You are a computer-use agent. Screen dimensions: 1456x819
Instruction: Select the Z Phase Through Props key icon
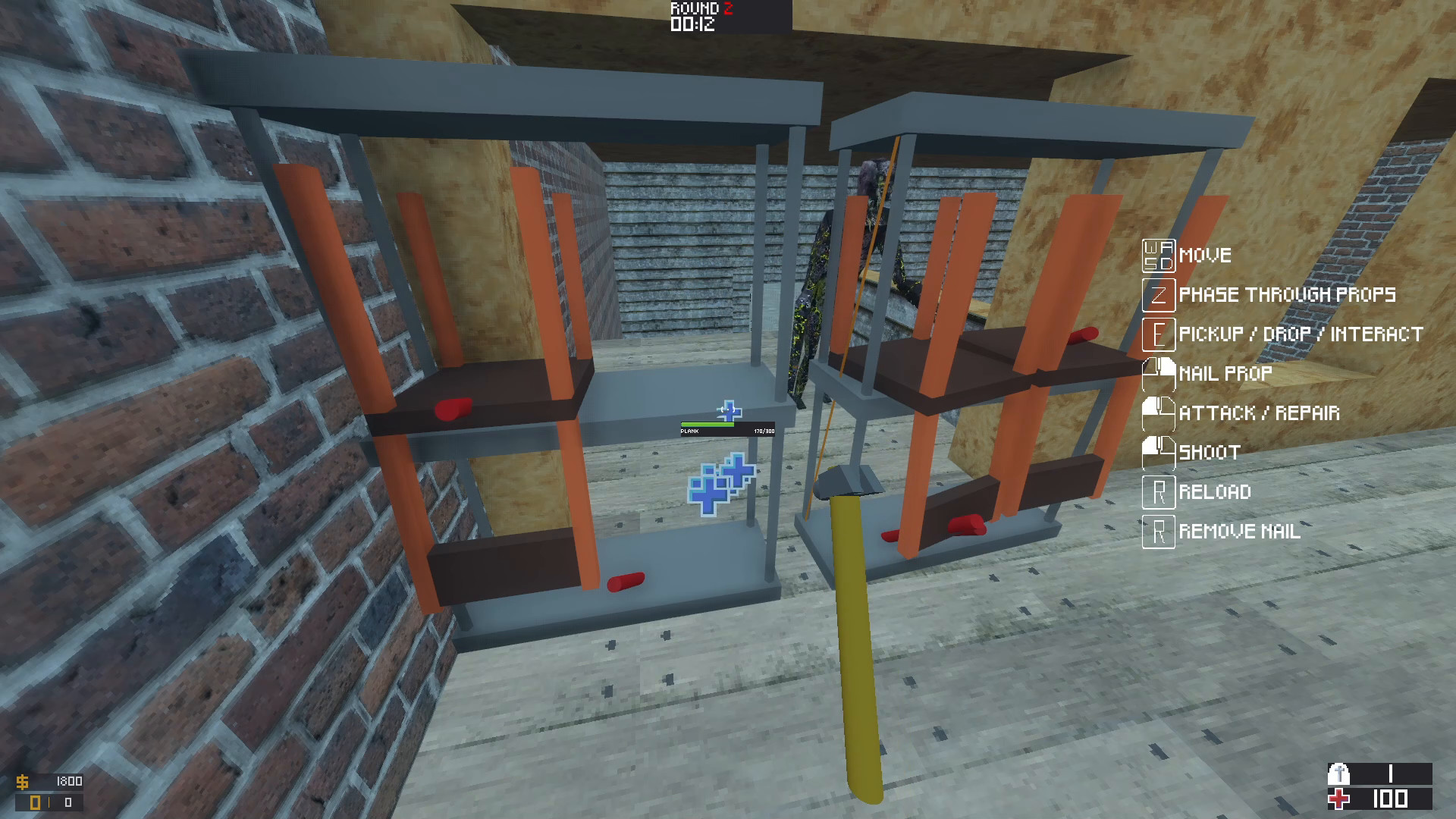1158,295
